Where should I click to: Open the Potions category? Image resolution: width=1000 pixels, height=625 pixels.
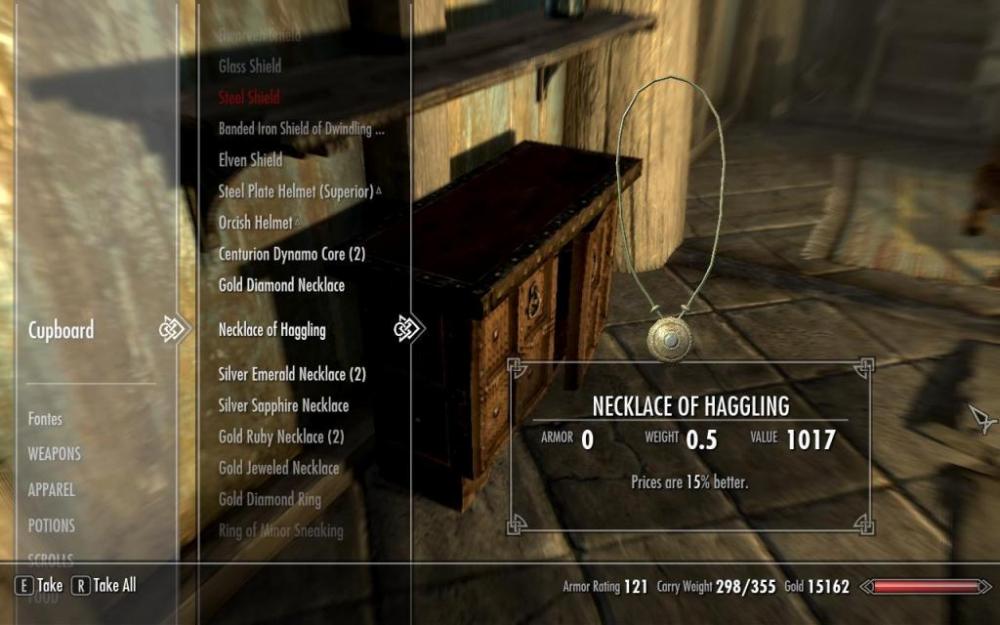click(x=51, y=525)
